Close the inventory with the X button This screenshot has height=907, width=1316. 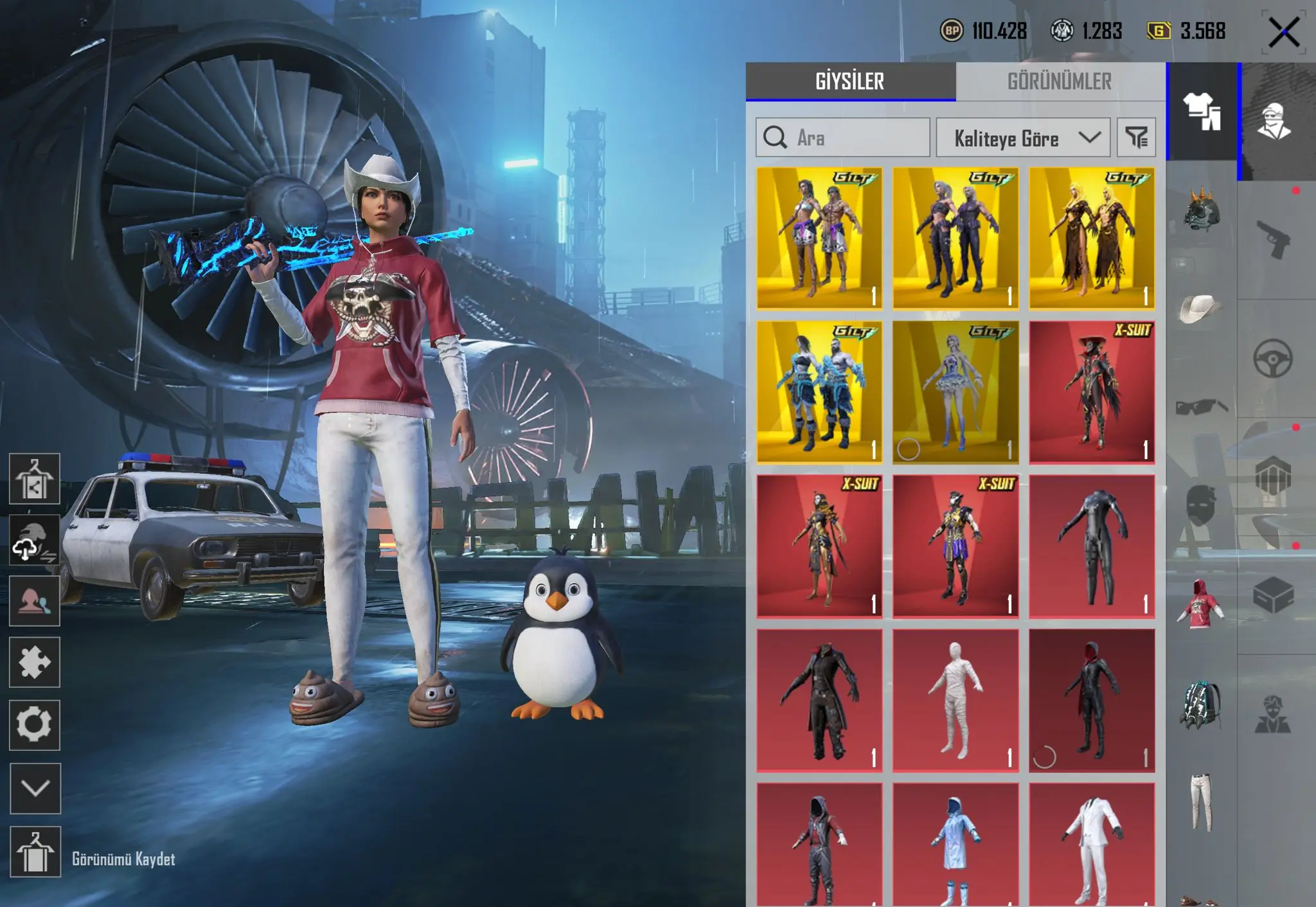[1283, 32]
